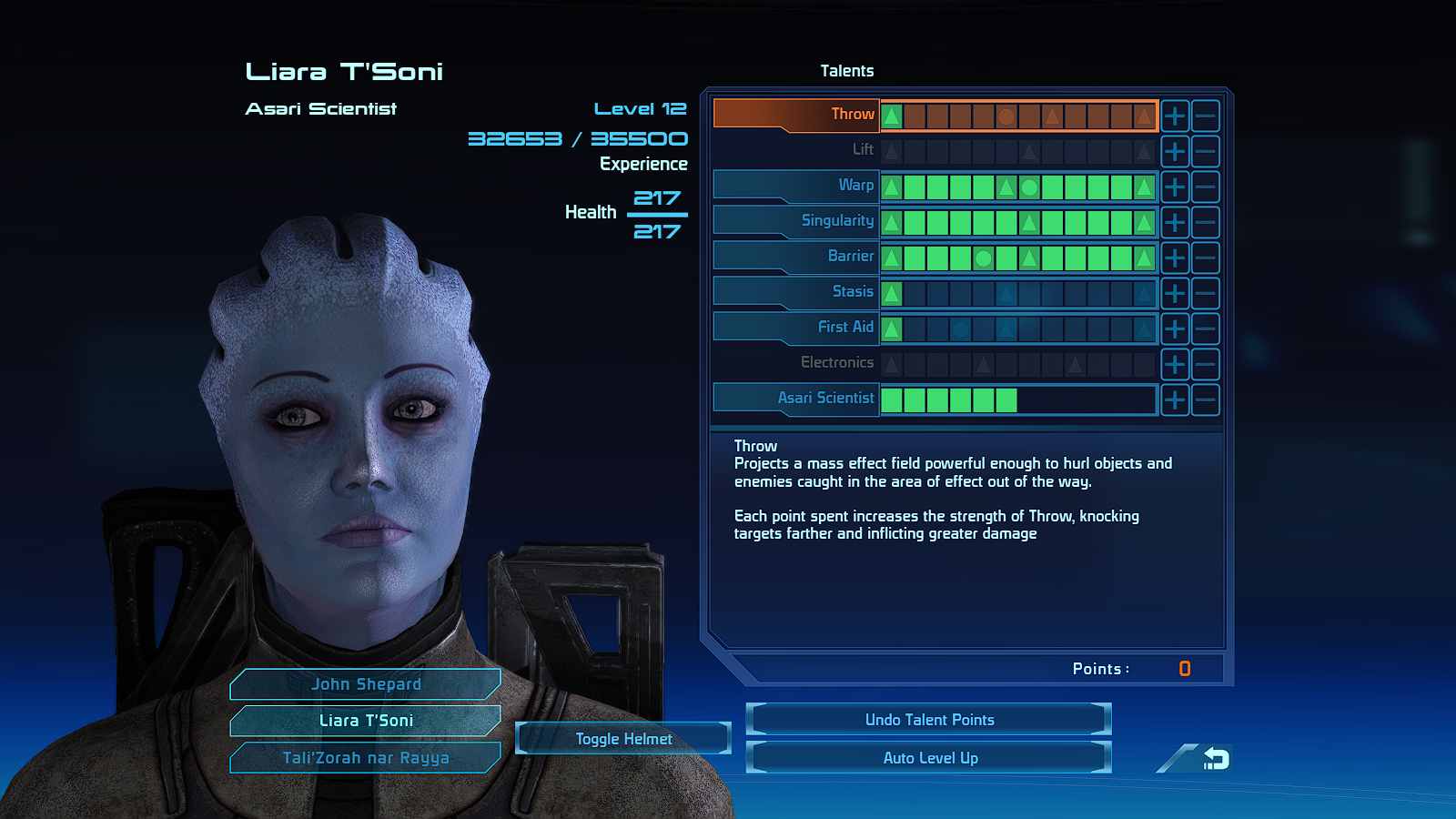Add a point to the Throw talent
This screenshot has height=819, width=1456.
click(x=1175, y=116)
